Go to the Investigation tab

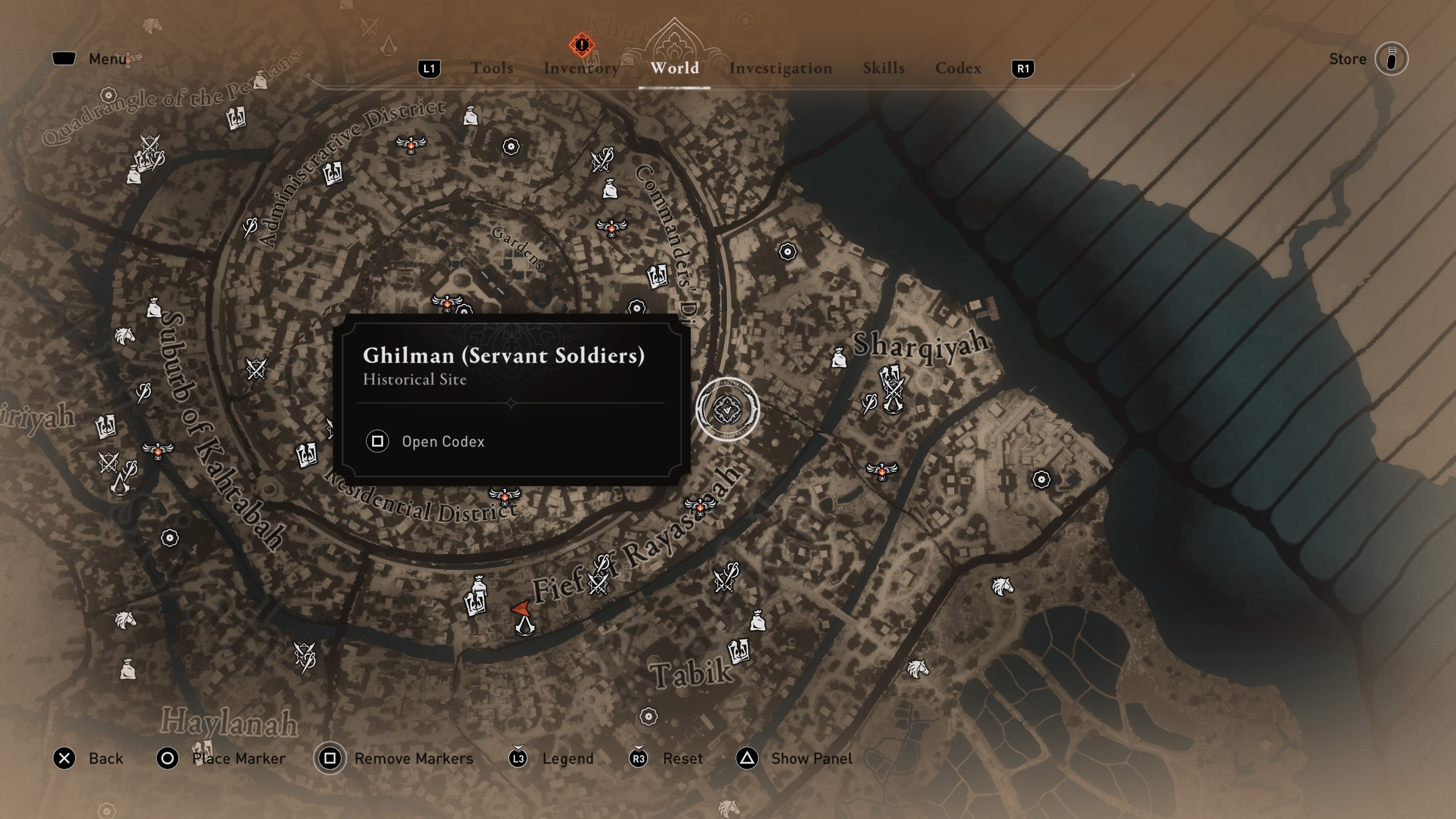tap(780, 68)
